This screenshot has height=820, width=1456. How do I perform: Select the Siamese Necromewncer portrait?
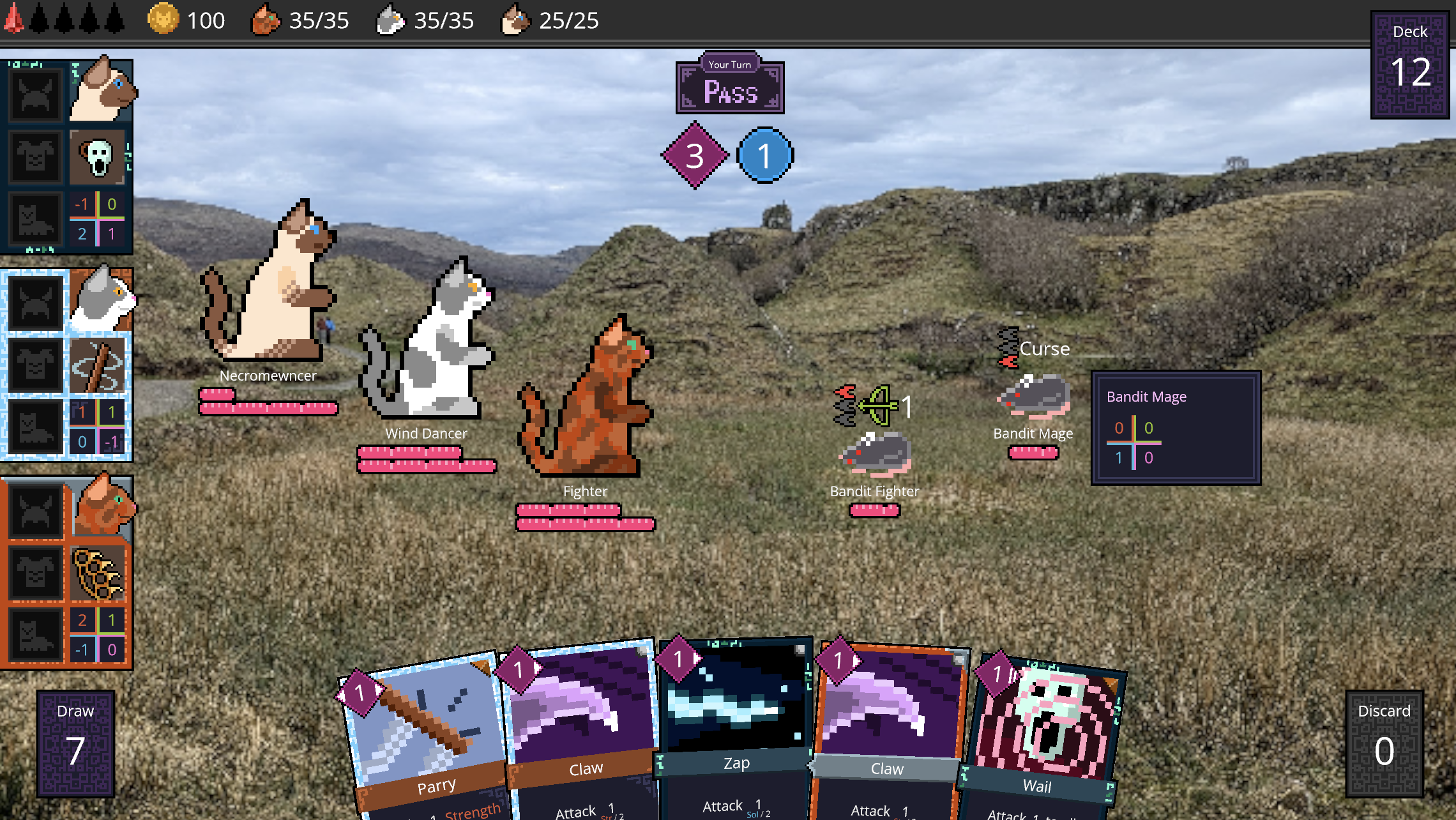[101, 91]
